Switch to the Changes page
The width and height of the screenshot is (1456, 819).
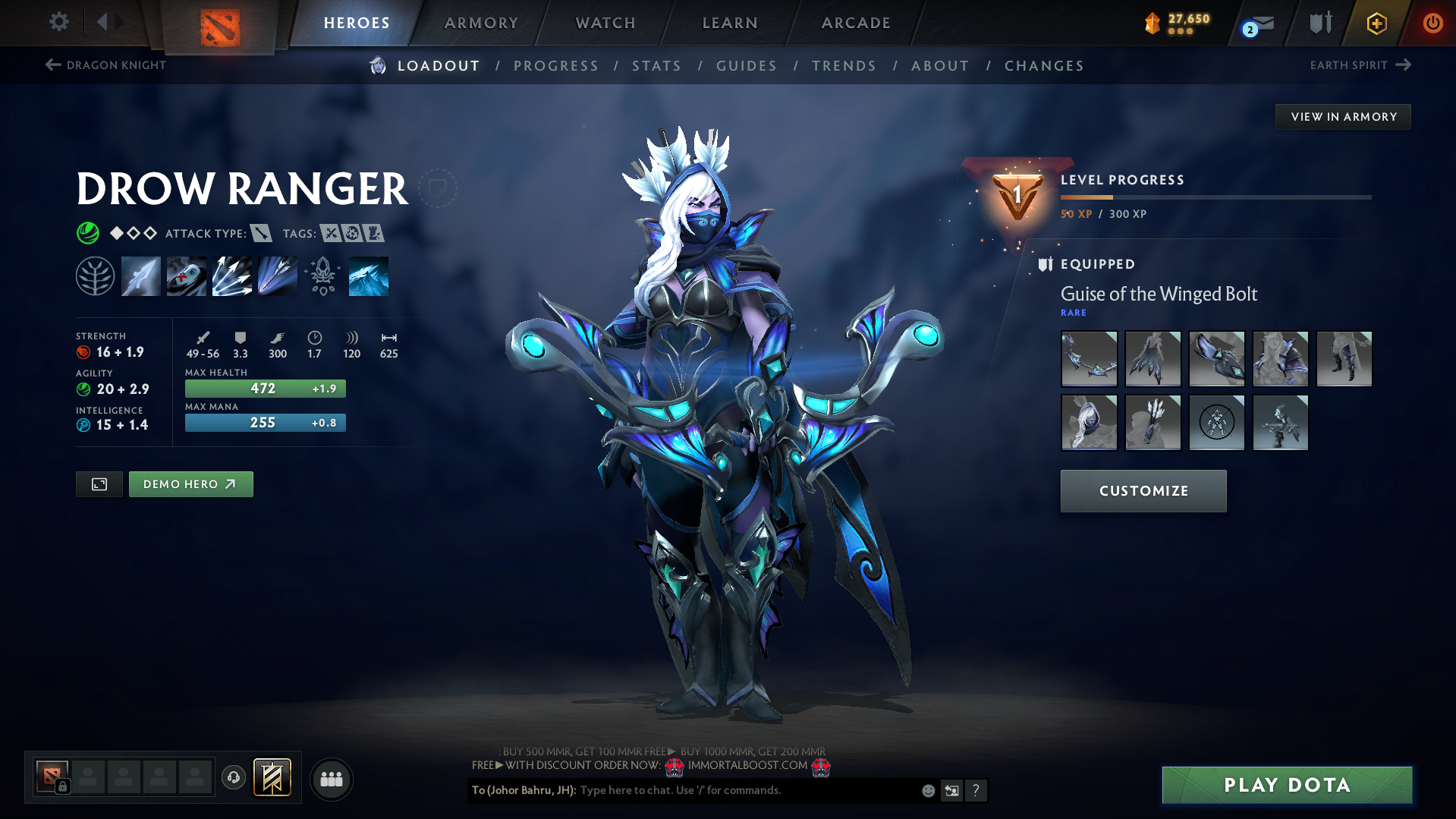coord(1044,66)
